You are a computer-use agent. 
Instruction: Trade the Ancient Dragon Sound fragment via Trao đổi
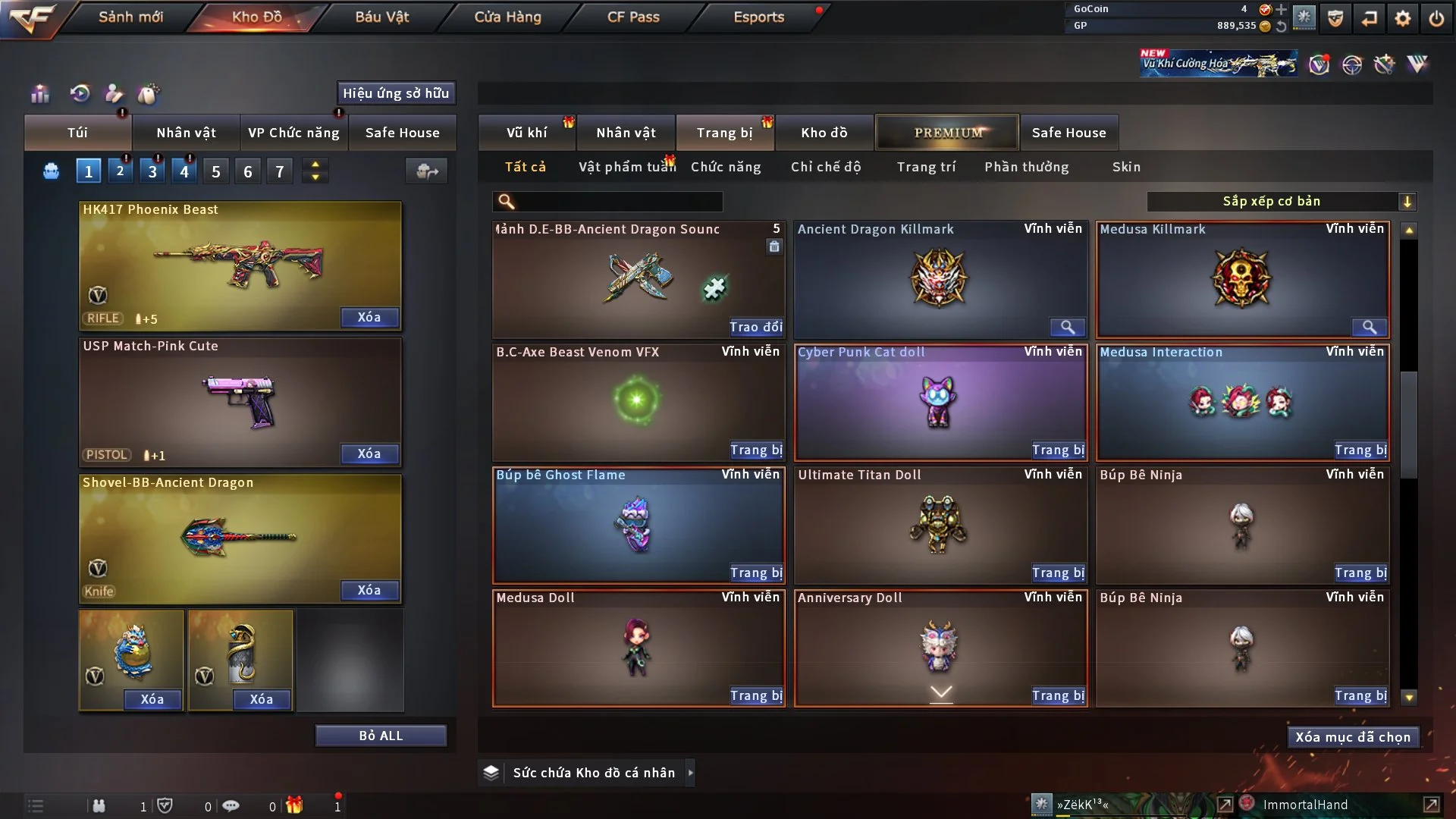coord(755,327)
